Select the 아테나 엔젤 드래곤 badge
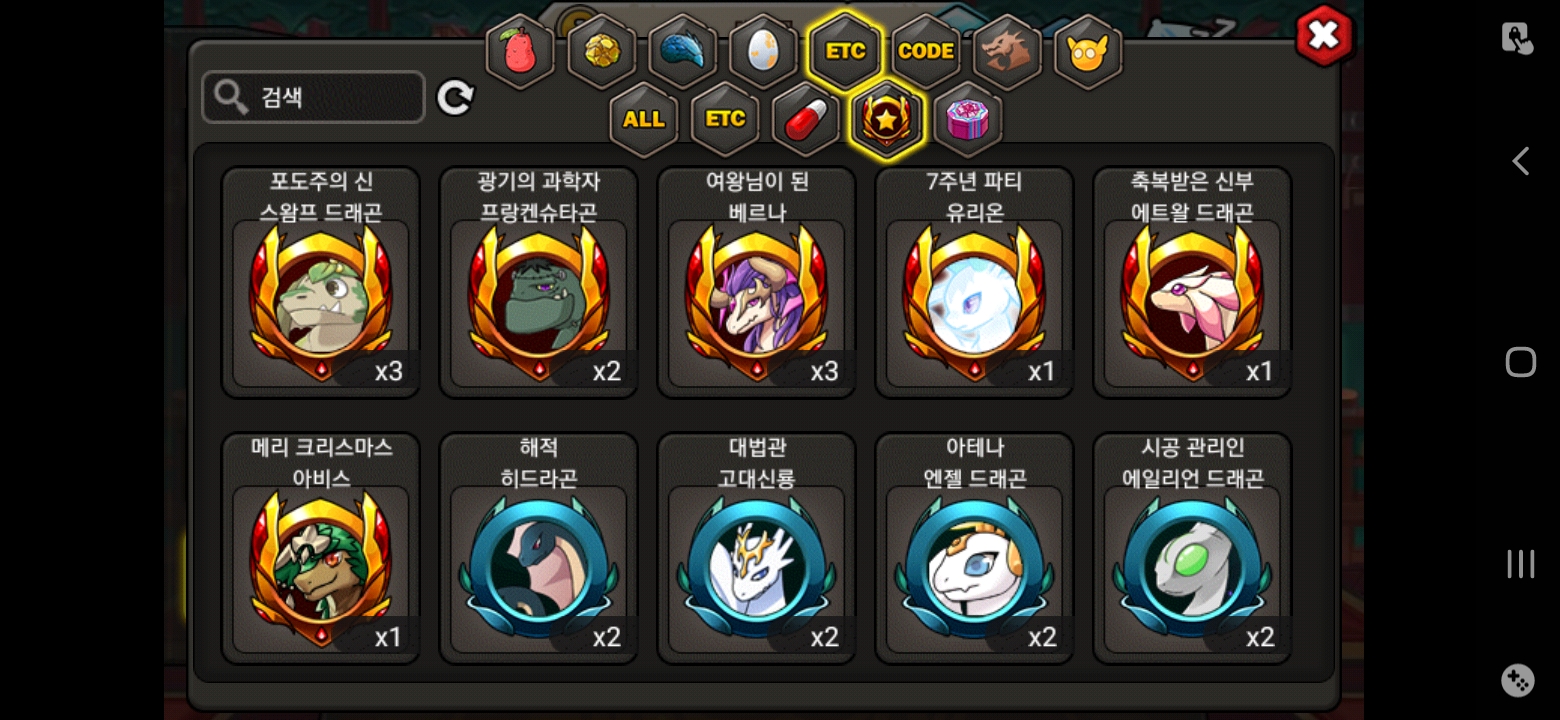 point(974,548)
